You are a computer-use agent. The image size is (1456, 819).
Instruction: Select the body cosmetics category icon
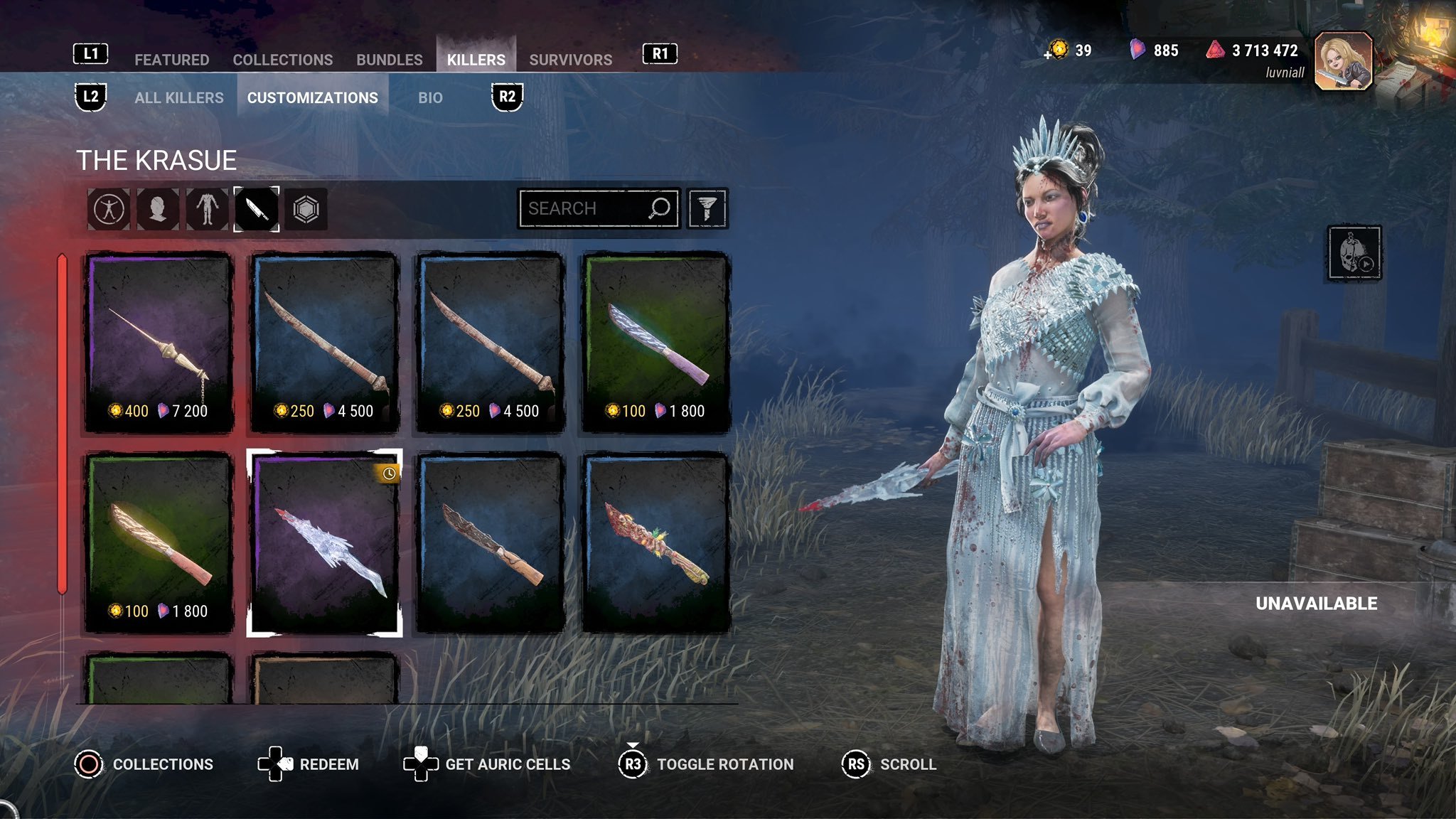[x=207, y=209]
